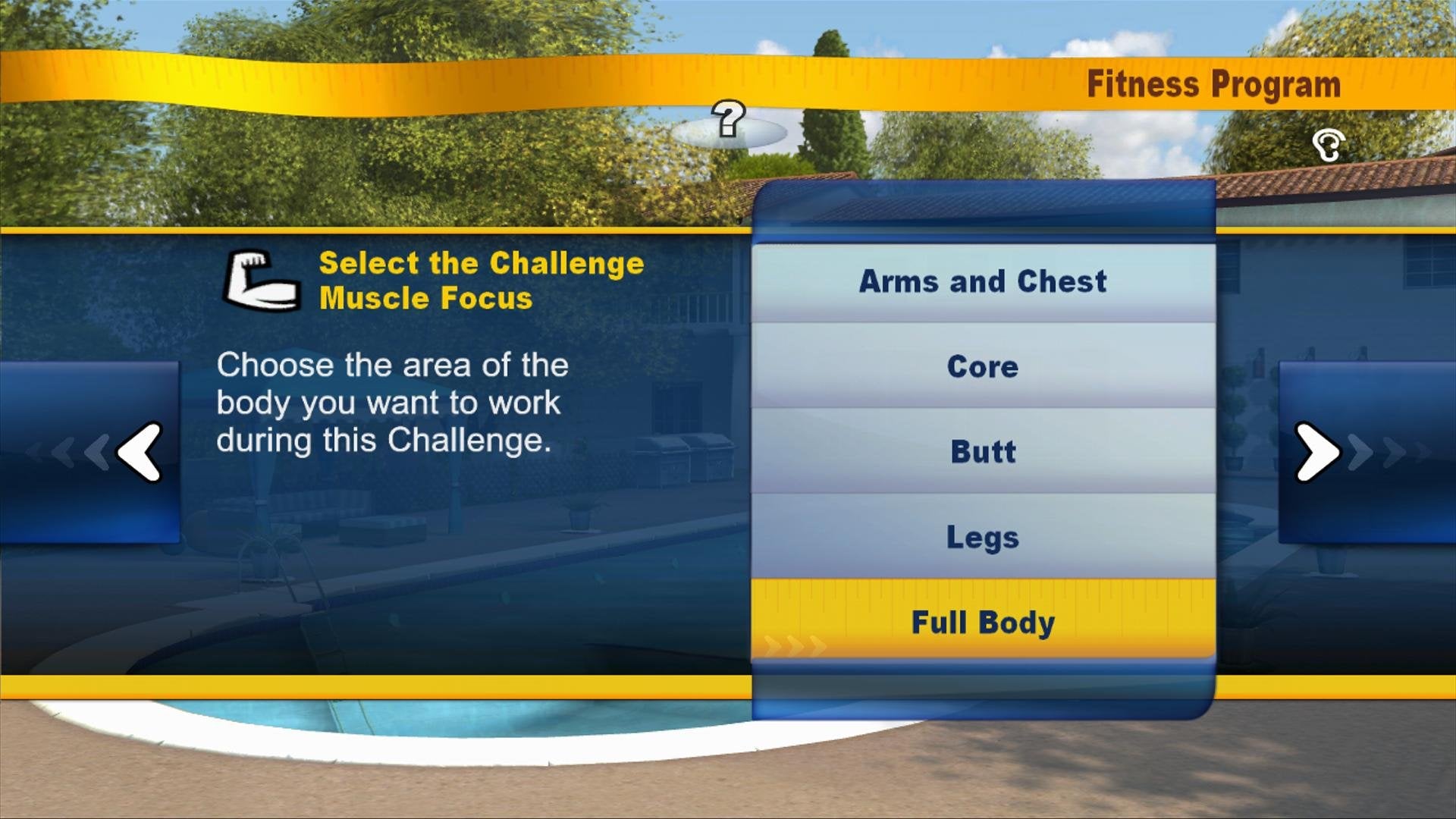This screenshot has width=1456, height=819.
Task: Click the right arrow to continue
Action: coord(1317,451)
